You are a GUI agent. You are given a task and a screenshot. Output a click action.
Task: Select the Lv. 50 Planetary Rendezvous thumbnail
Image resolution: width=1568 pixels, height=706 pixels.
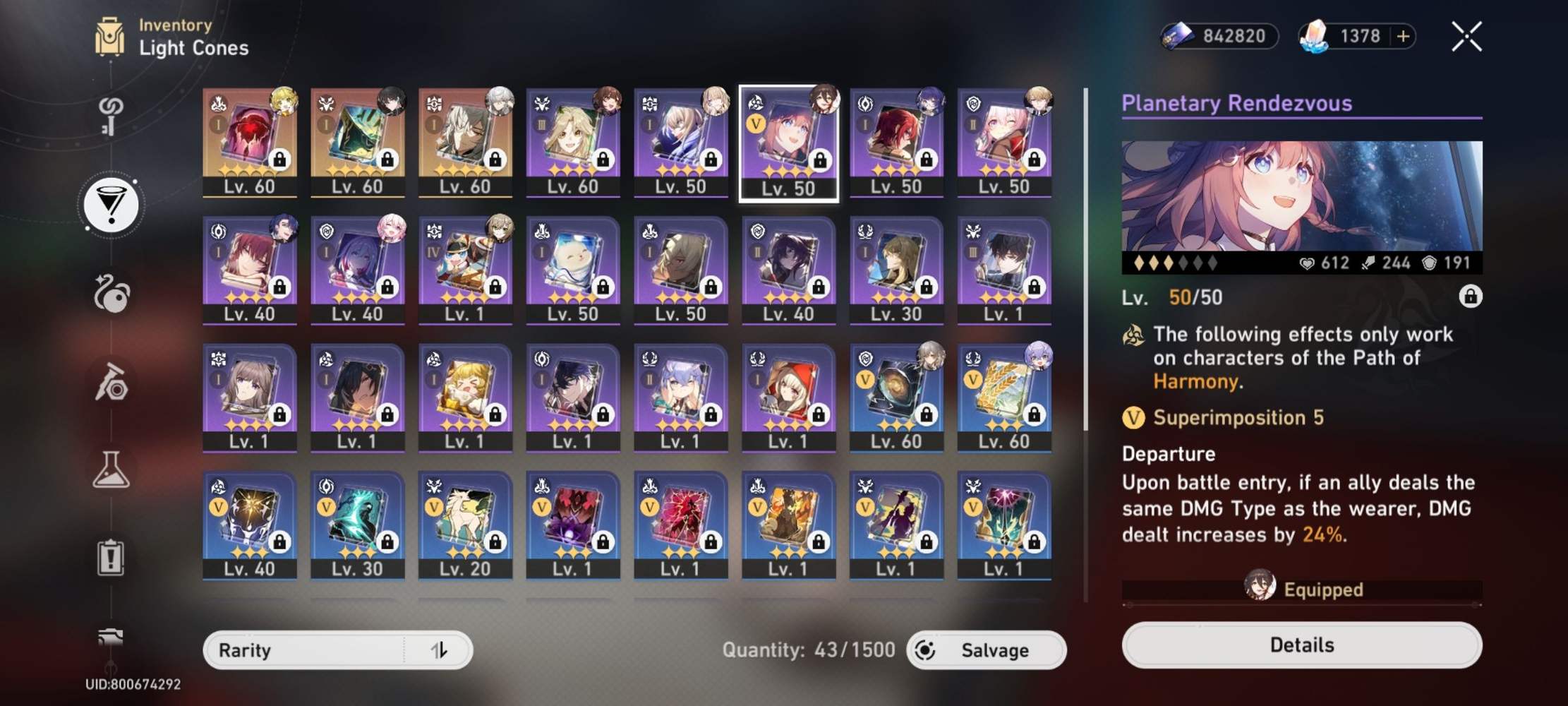pos(789,141)
